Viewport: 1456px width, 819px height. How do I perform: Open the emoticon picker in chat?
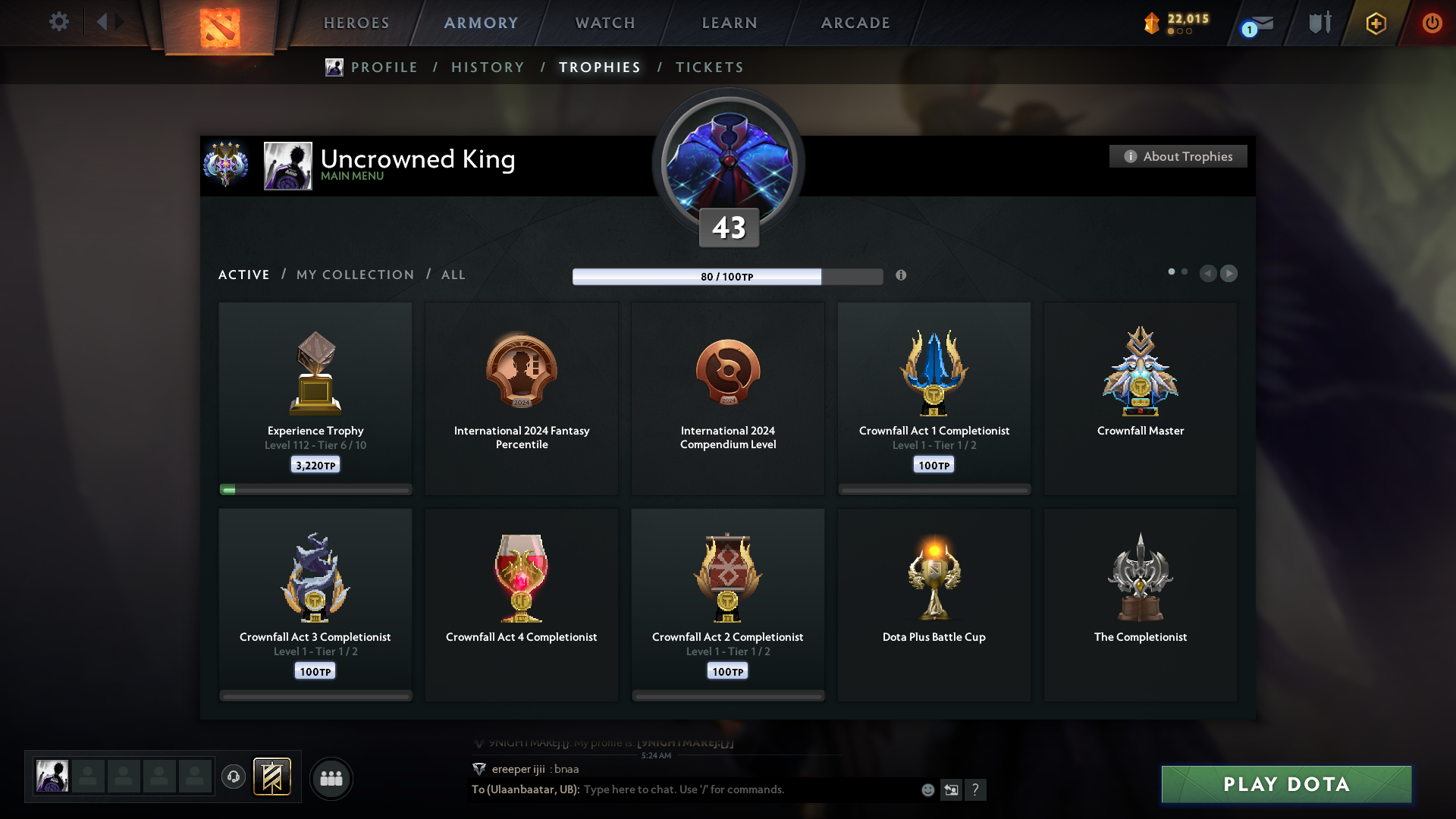[927, 789]
